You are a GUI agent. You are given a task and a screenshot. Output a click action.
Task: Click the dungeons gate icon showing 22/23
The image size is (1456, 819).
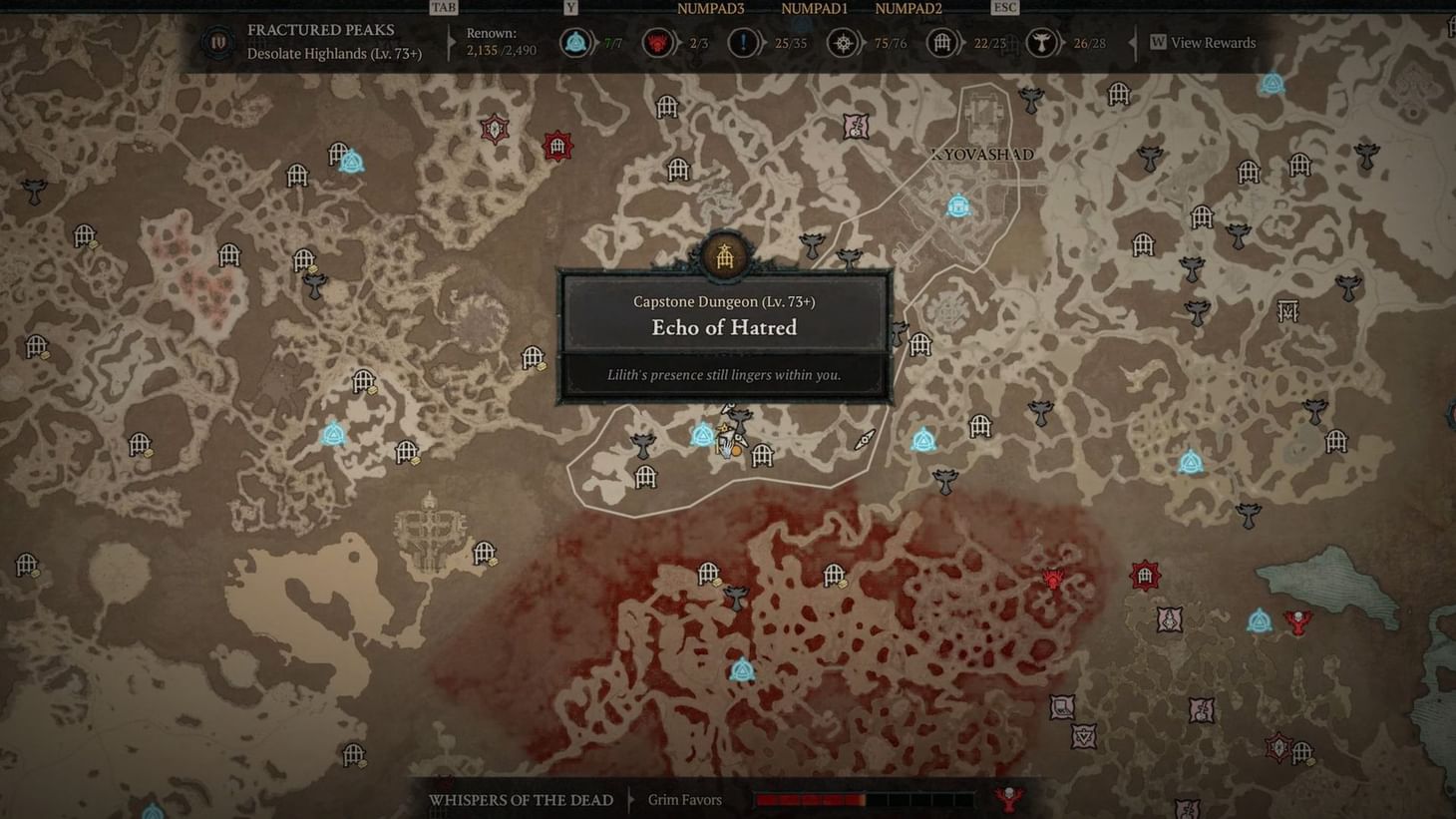(x=941, y=43)
